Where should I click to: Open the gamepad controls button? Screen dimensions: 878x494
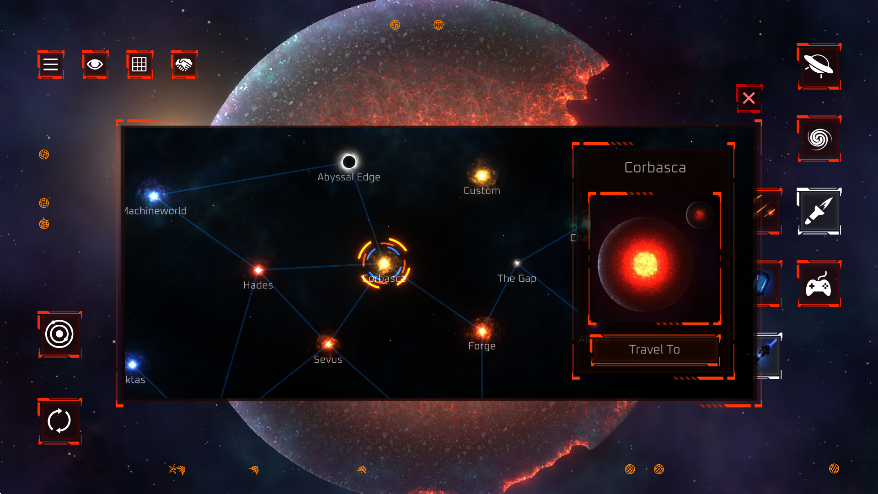pyautogui.click(x=819, y=285)
